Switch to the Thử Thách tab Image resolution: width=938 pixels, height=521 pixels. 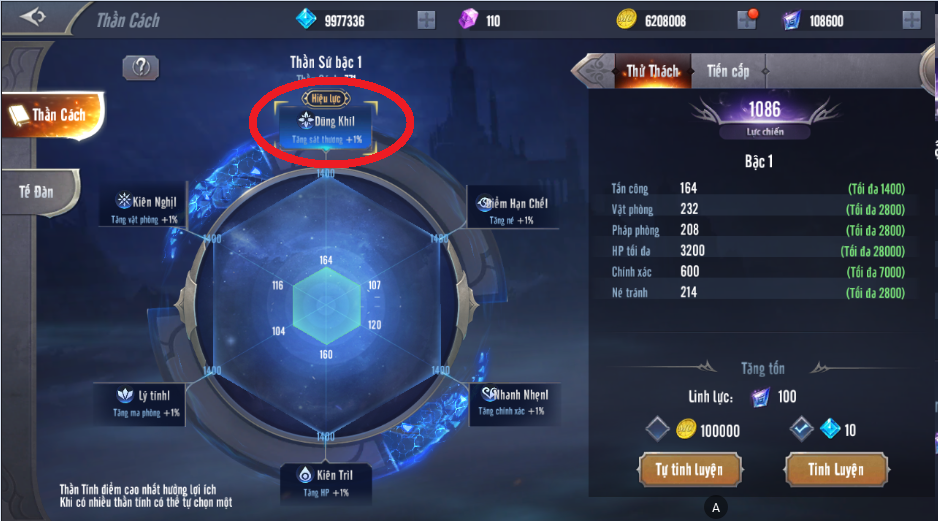tap(651, 71)
